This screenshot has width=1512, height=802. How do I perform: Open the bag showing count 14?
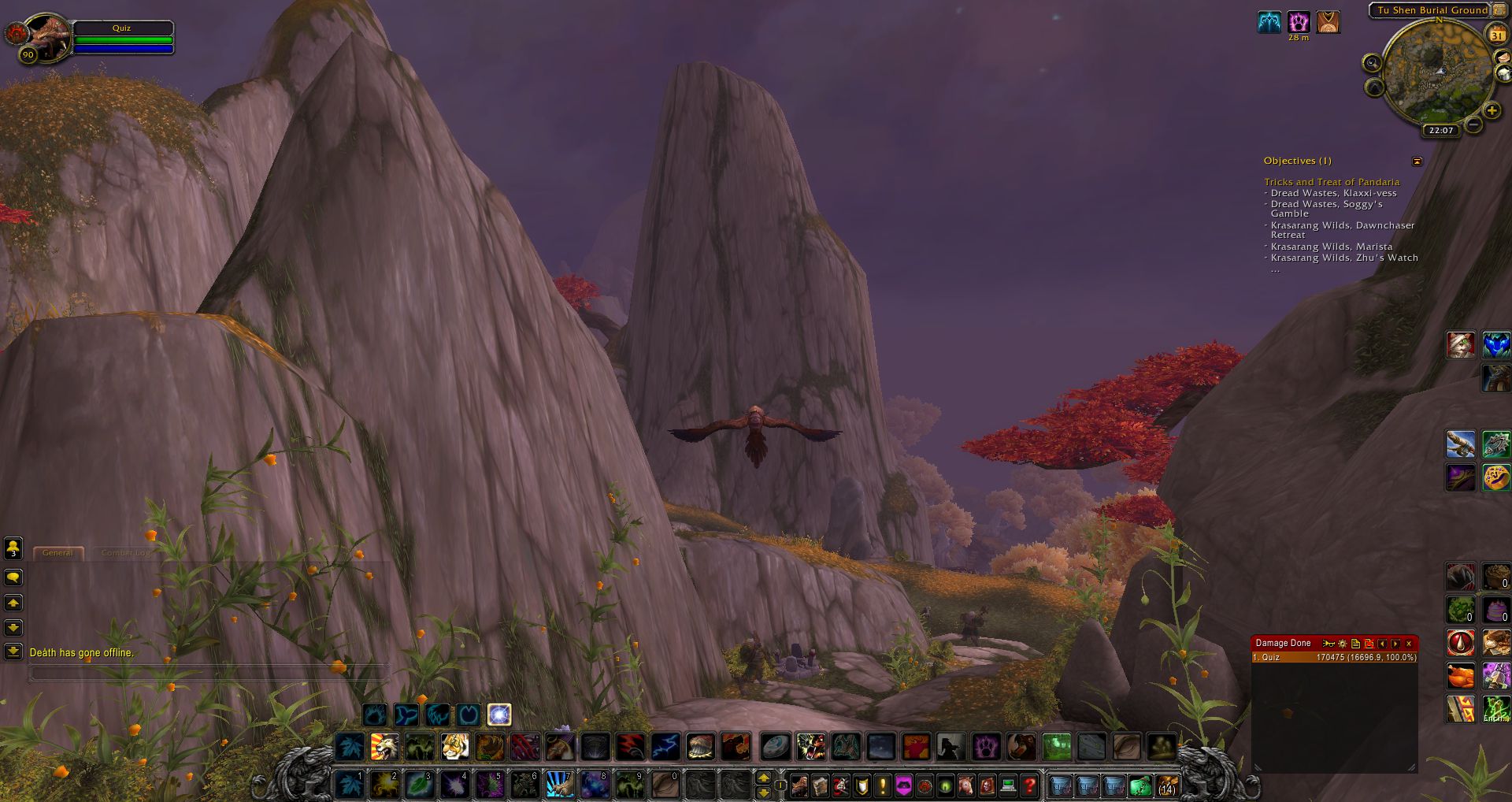pos(1166,785)
